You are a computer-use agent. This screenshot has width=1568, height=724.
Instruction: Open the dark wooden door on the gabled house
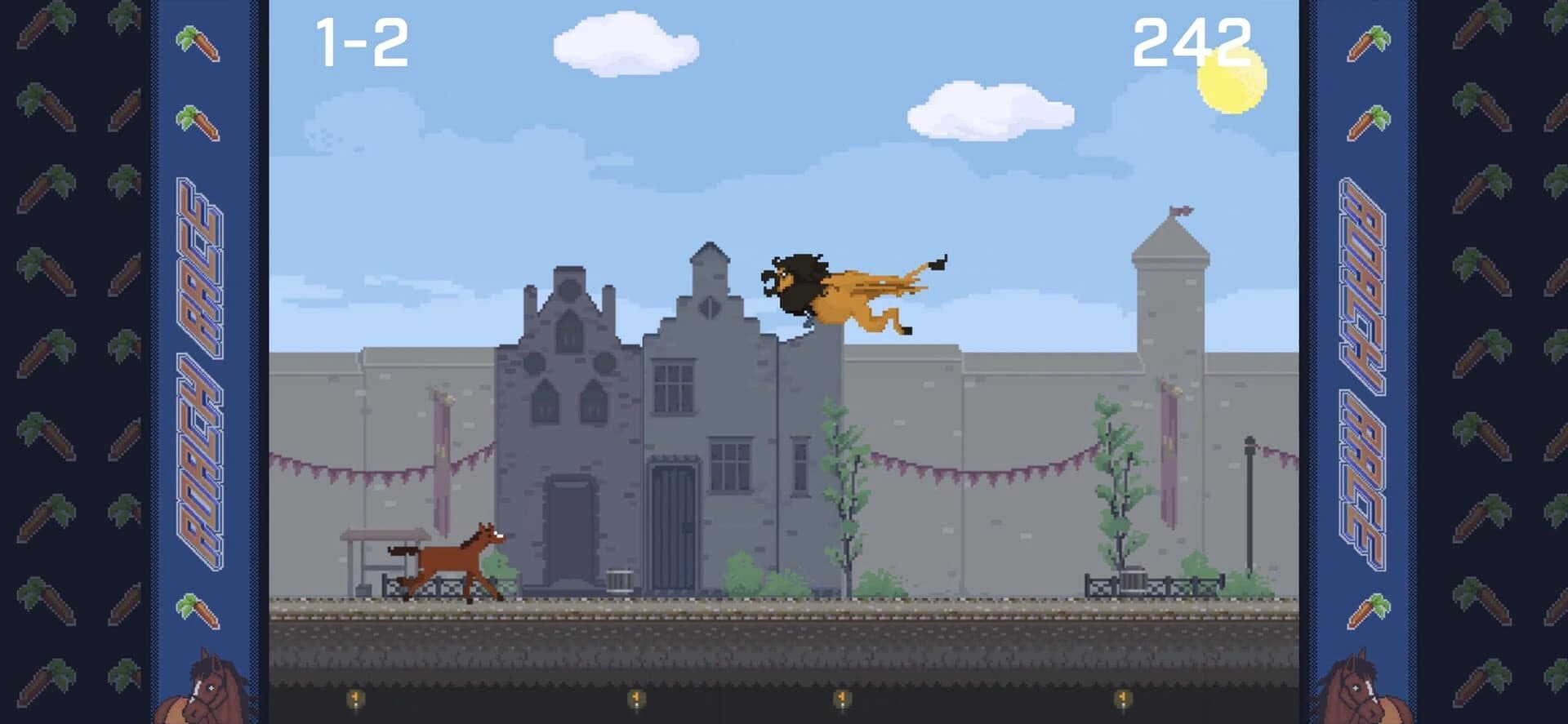pos(671,522)
